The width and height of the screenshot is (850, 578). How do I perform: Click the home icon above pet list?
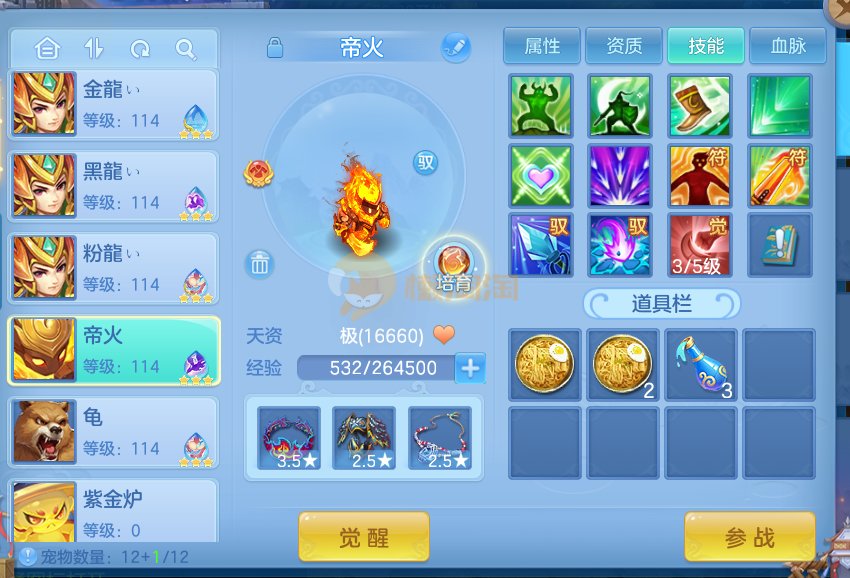tap(46, 48)
